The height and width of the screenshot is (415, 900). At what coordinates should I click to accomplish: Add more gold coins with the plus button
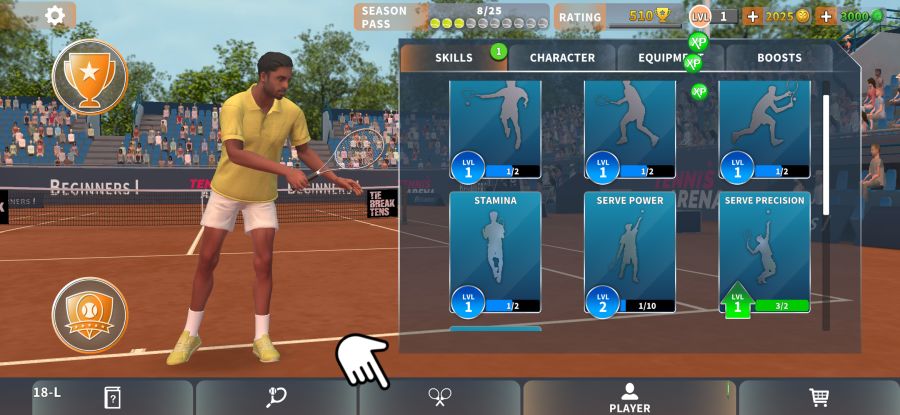tap(753, 16)
